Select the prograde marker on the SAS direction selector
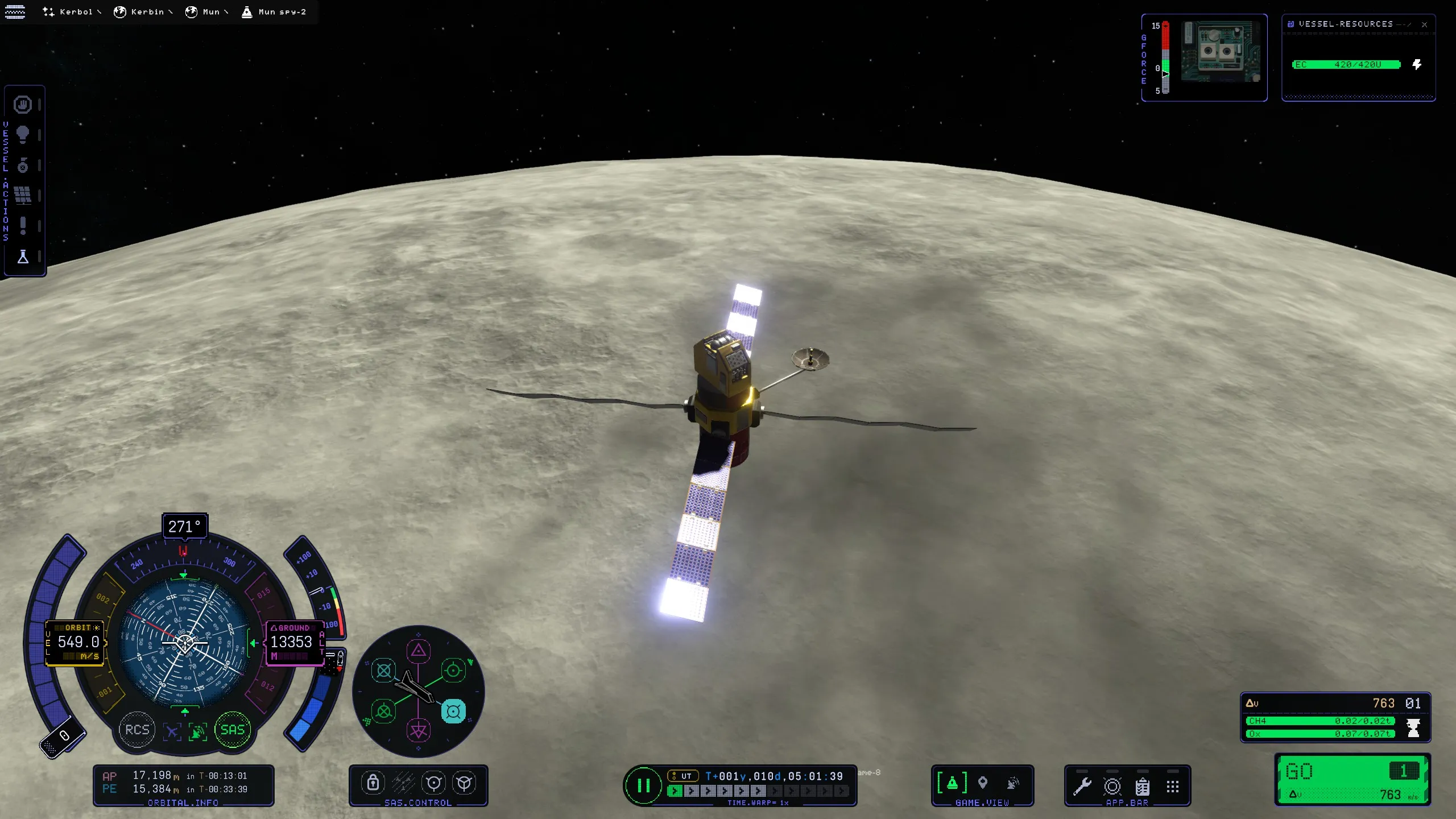This screenshot has height=819, width=1456. (453, 670)
